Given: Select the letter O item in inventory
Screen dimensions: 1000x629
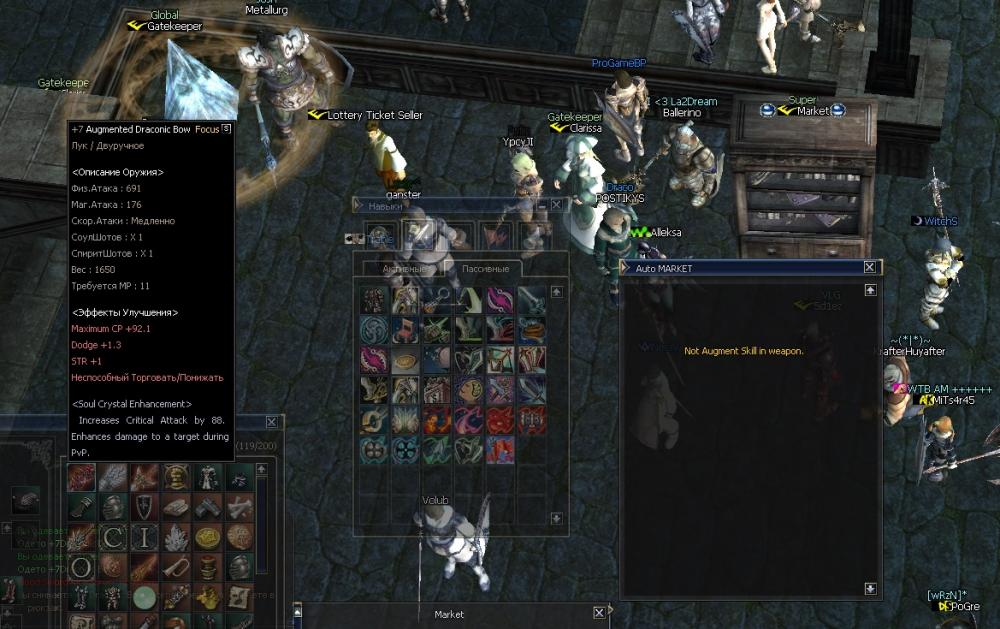Looking at the screenshot, I should pyautogui.click(x=80, y=567).
